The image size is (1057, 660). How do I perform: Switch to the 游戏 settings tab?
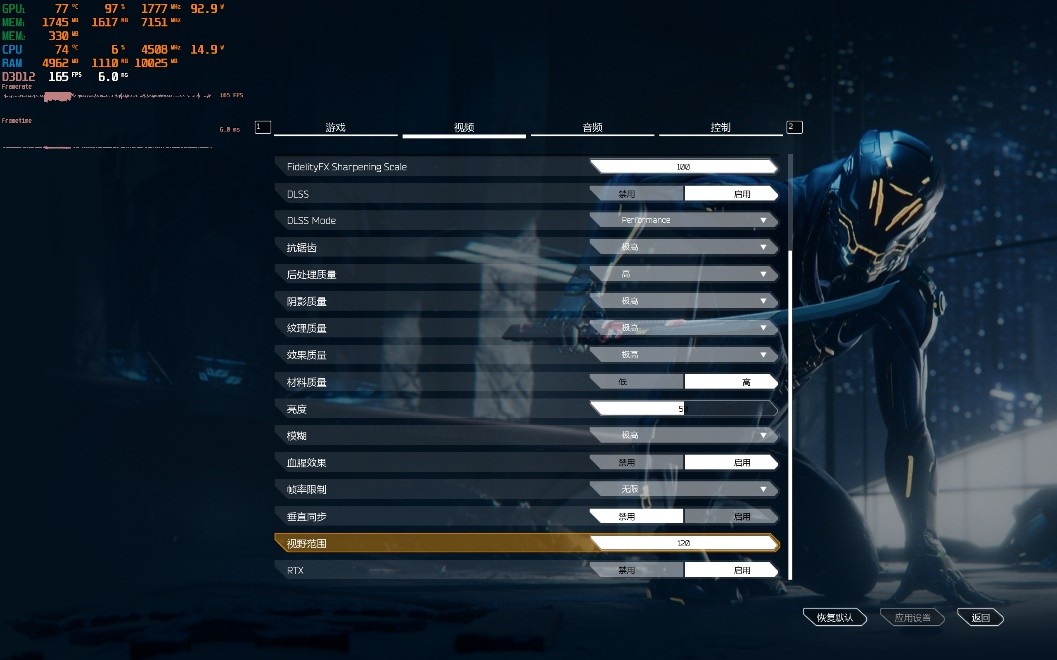(x=335, y=128)
